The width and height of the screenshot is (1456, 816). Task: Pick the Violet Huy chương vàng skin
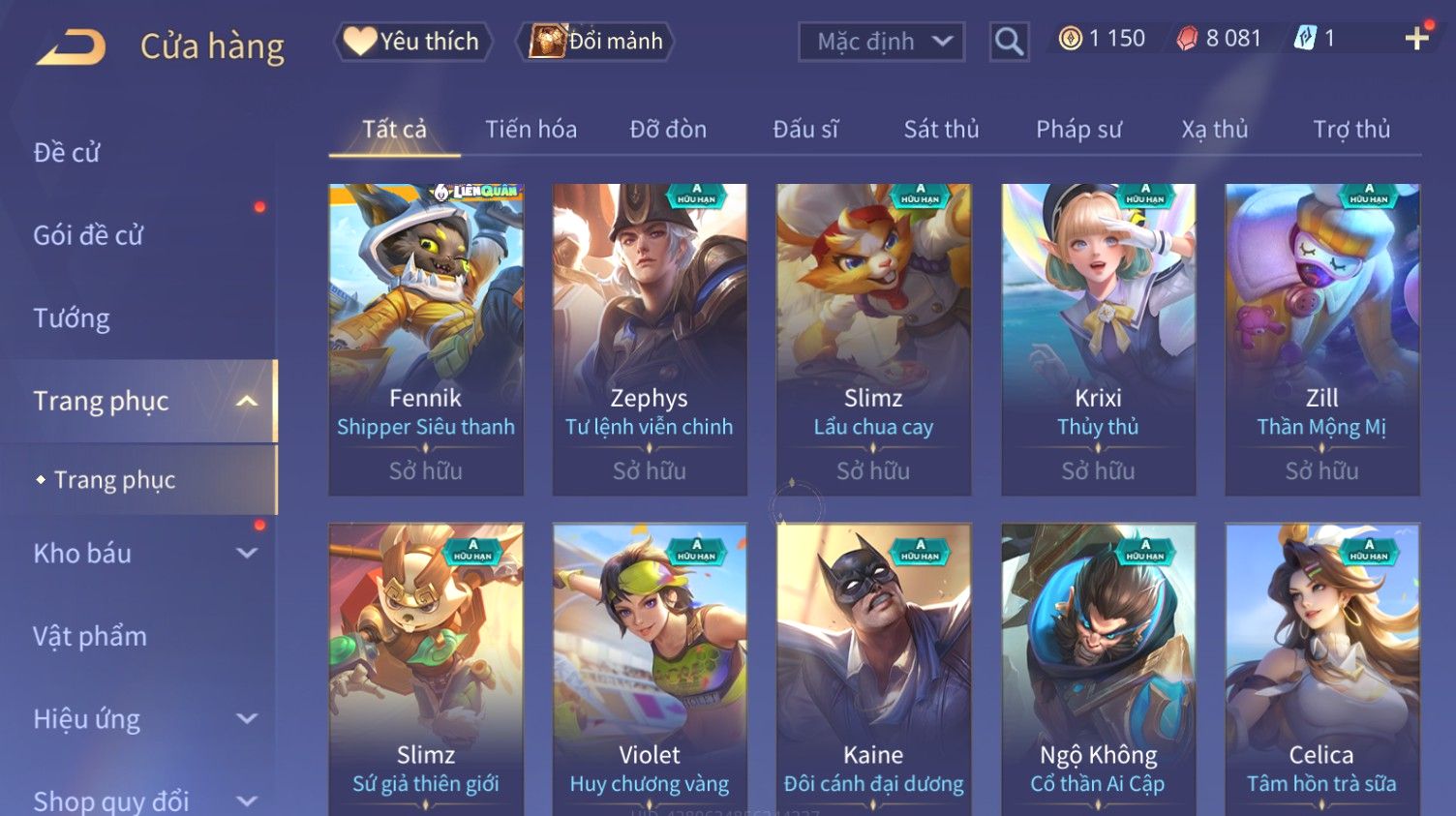[650, 668]
